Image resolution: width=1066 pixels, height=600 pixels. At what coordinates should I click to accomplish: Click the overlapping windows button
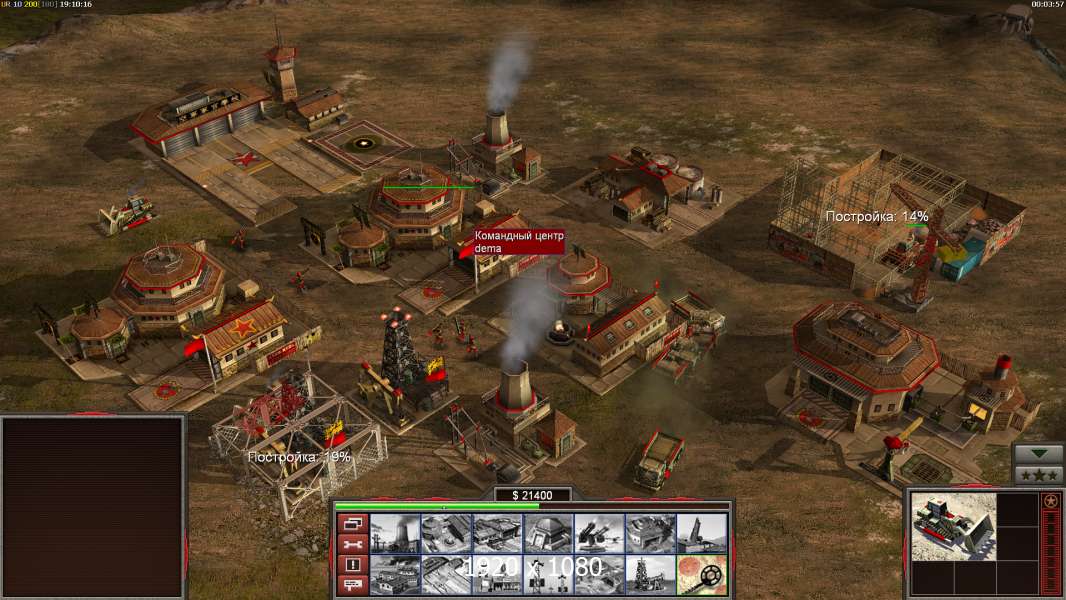(351, 524)
